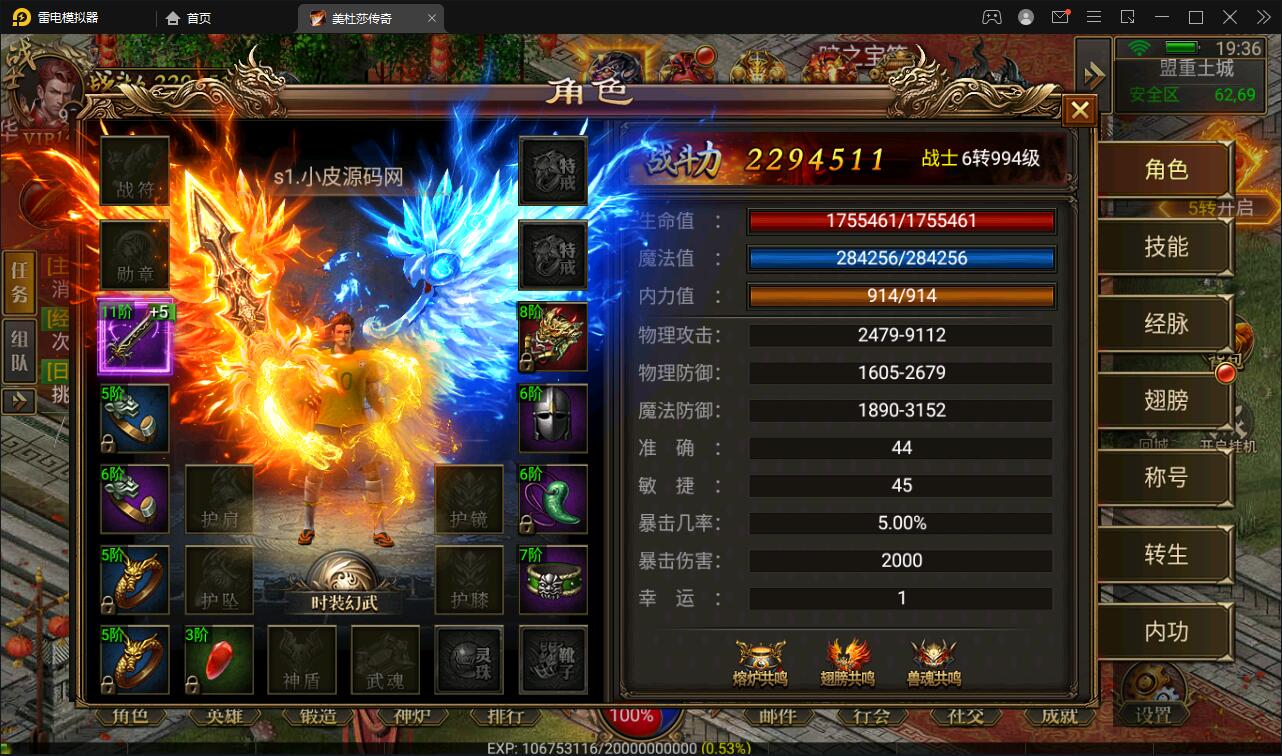Expand the emulator toolbar overflow chevron

click(1262, 17)
